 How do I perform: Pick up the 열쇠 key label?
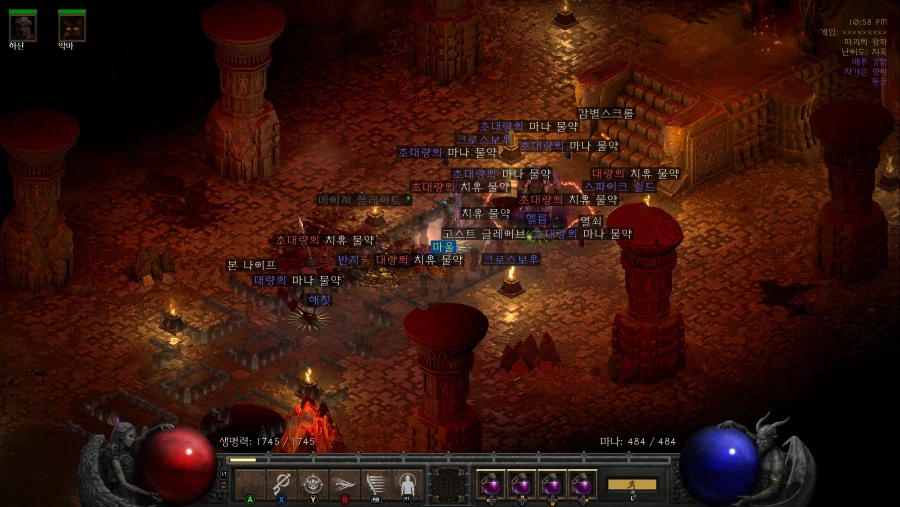click(591, 221)
